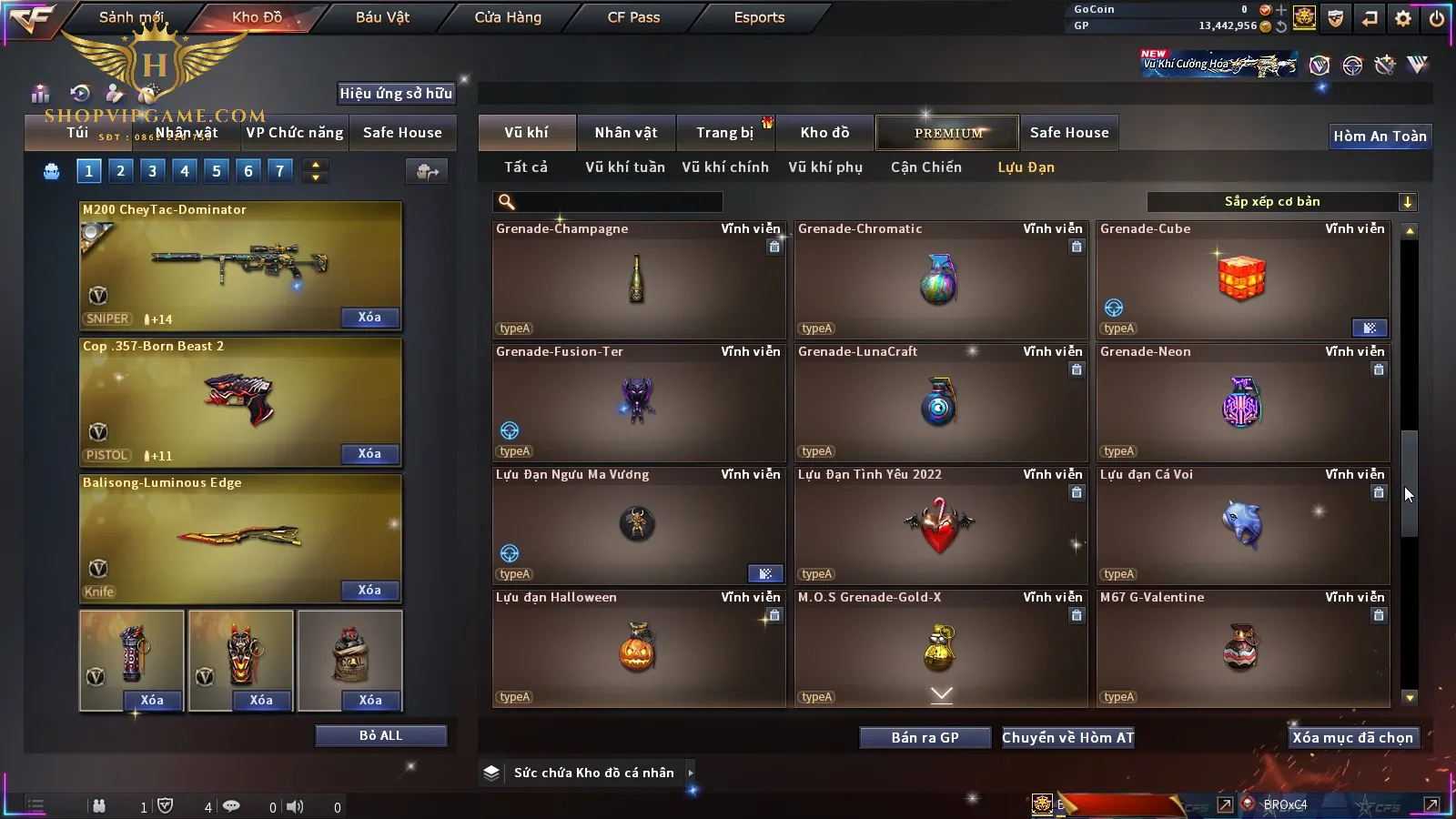Pick the Lựu đạn Halloween pumpkin grenade

point(637,648)
